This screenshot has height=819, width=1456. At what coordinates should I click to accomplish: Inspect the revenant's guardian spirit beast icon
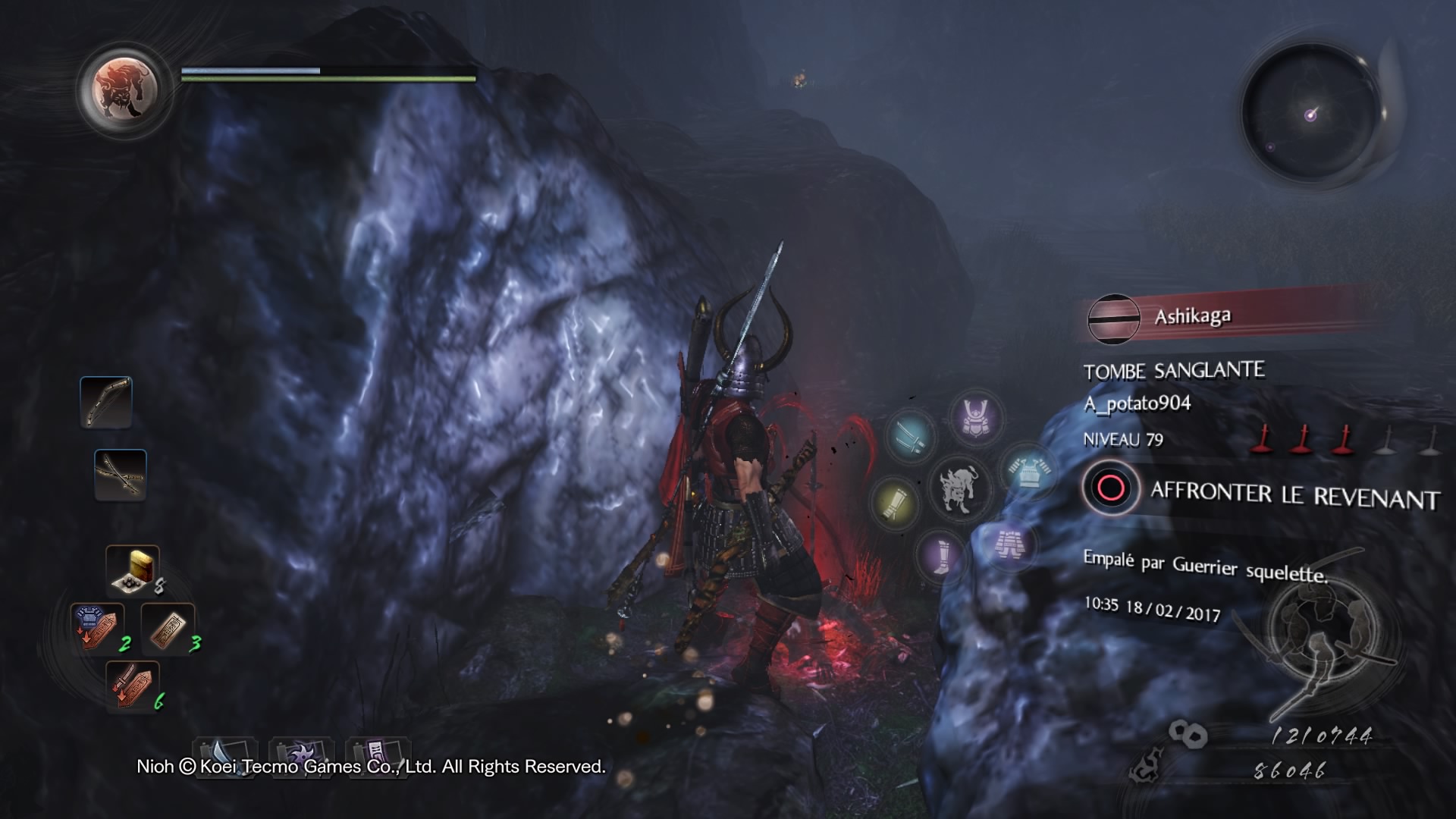point(959,488)
